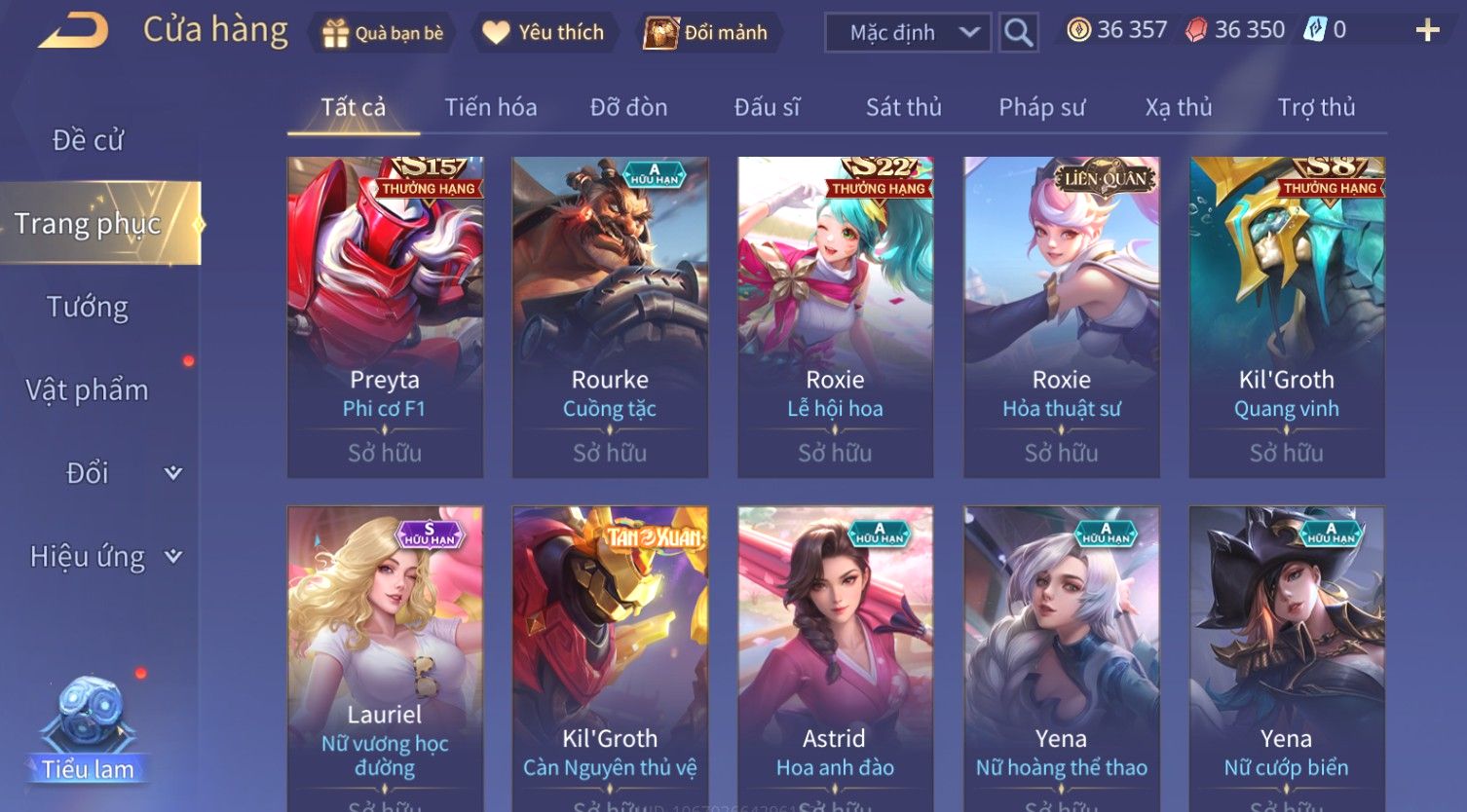Open Đổi mảnh fragment exchange

(706, 33)
